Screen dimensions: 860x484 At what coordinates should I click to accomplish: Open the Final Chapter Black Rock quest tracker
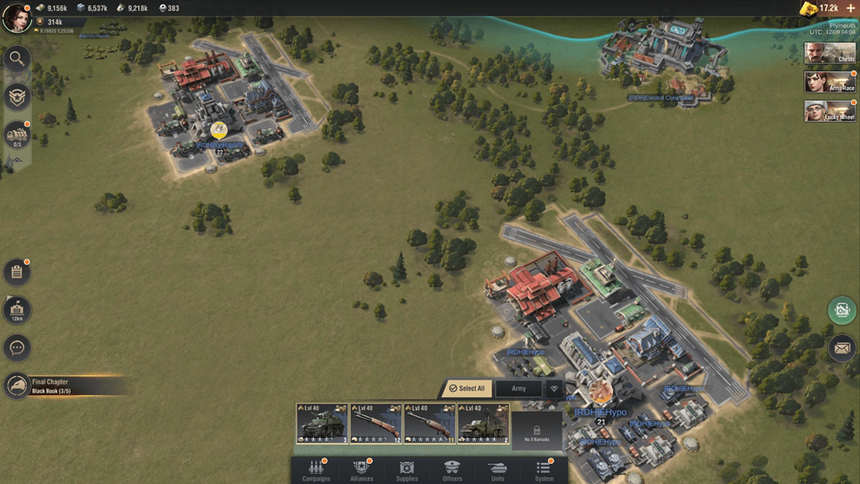(x=60, y=386)
